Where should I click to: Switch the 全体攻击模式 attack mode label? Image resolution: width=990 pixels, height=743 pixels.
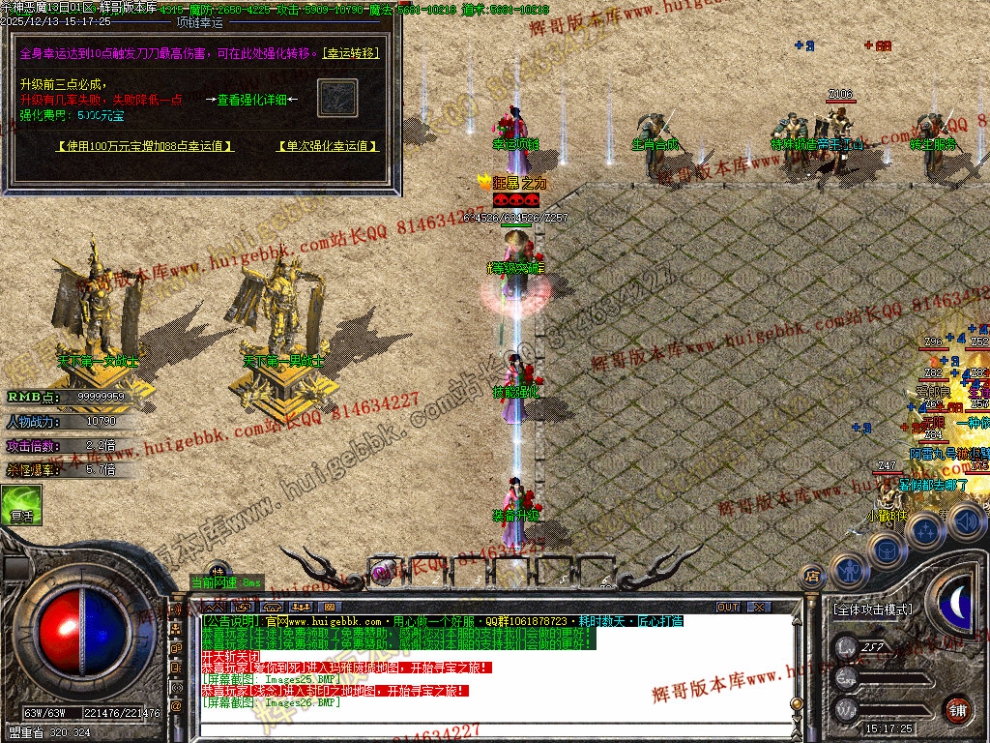tap(872, 609)
